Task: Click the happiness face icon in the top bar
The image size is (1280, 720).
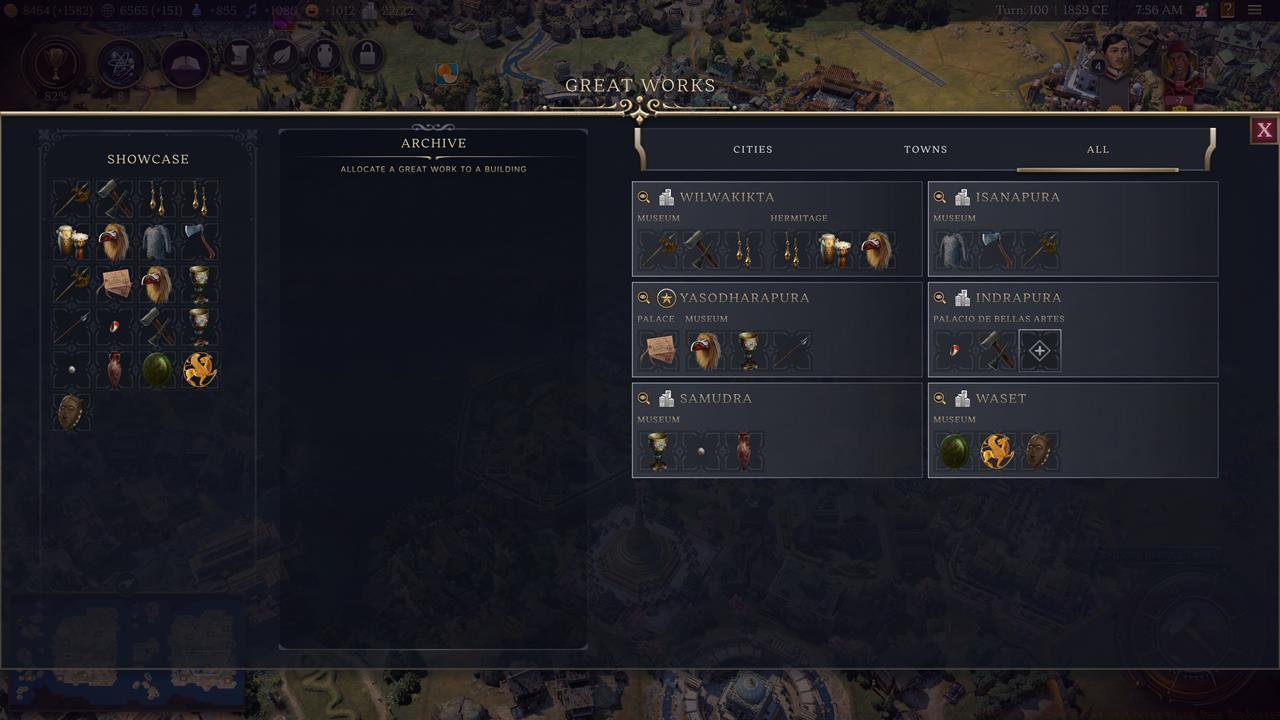Action: coord(311,11)
